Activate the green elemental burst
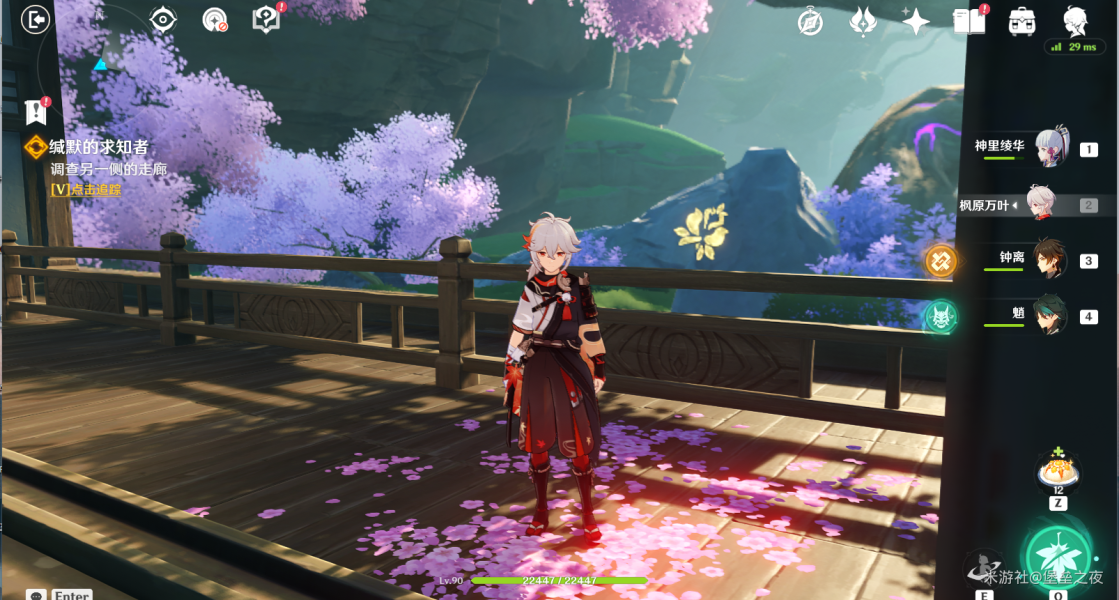Screen dimensions: 1119x600 (x=1060, y=555)
